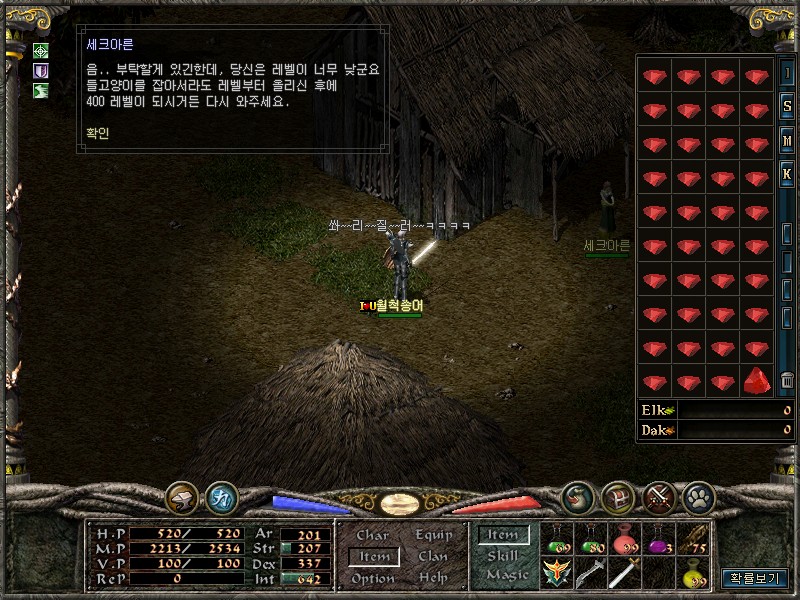Click the crossed swords icon button
Screen dimensions: 800x600
(x=659, y=497)
